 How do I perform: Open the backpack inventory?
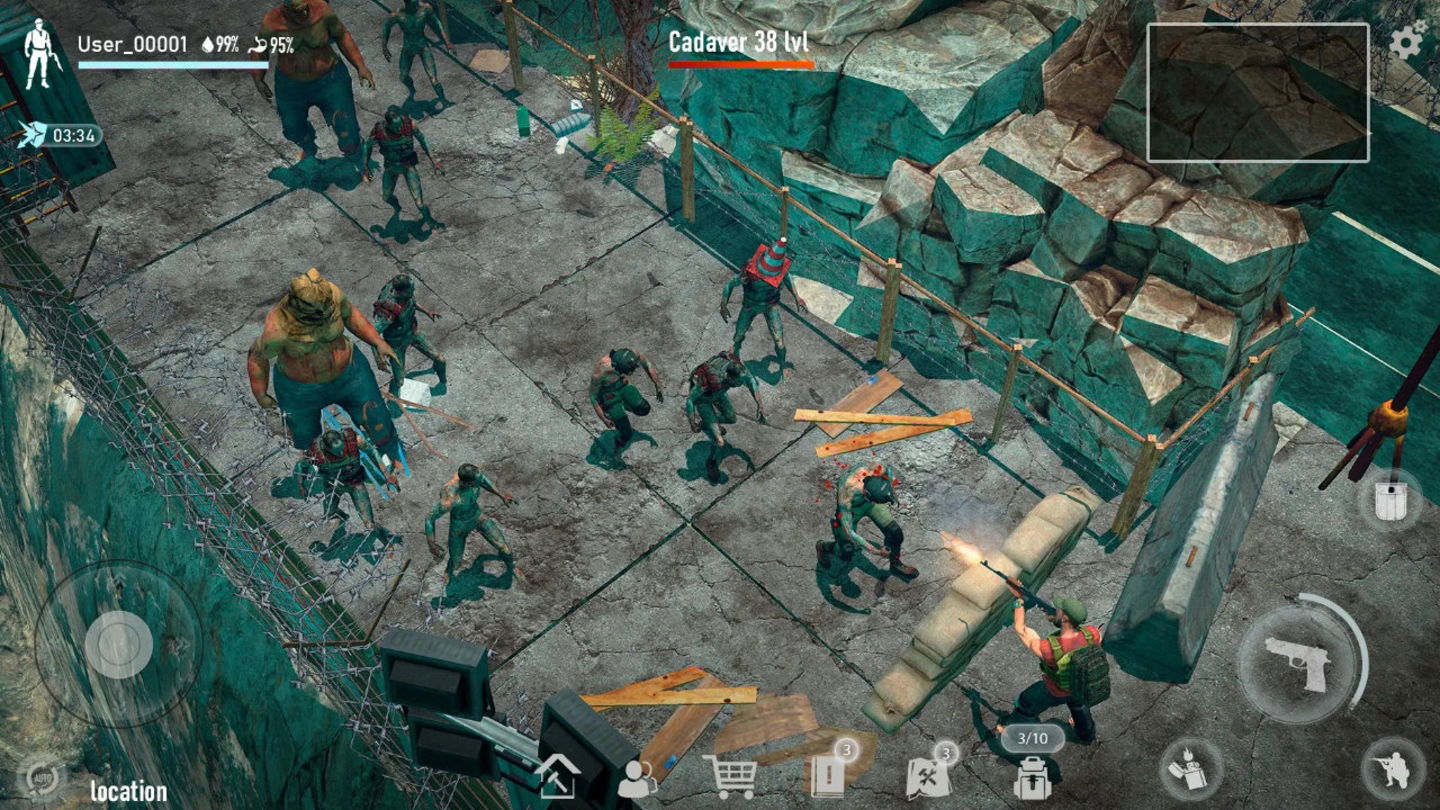click(x=1033, y=777)
